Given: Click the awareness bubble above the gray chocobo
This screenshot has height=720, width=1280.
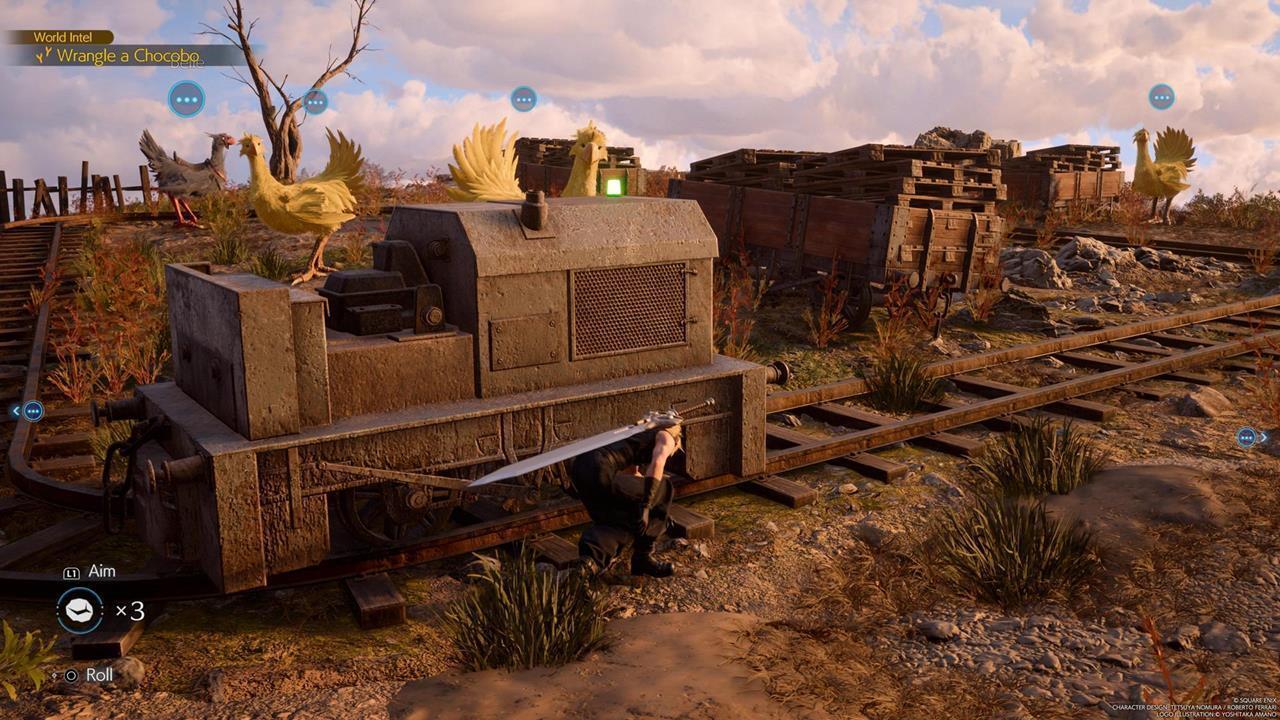Looking at the screenshot, I should 186,99.
